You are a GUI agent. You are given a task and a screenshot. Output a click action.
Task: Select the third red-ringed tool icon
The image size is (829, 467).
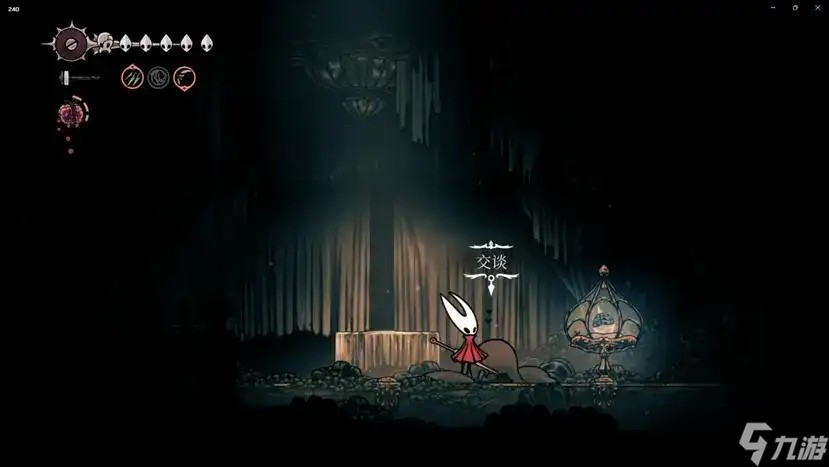pos(184,77)
